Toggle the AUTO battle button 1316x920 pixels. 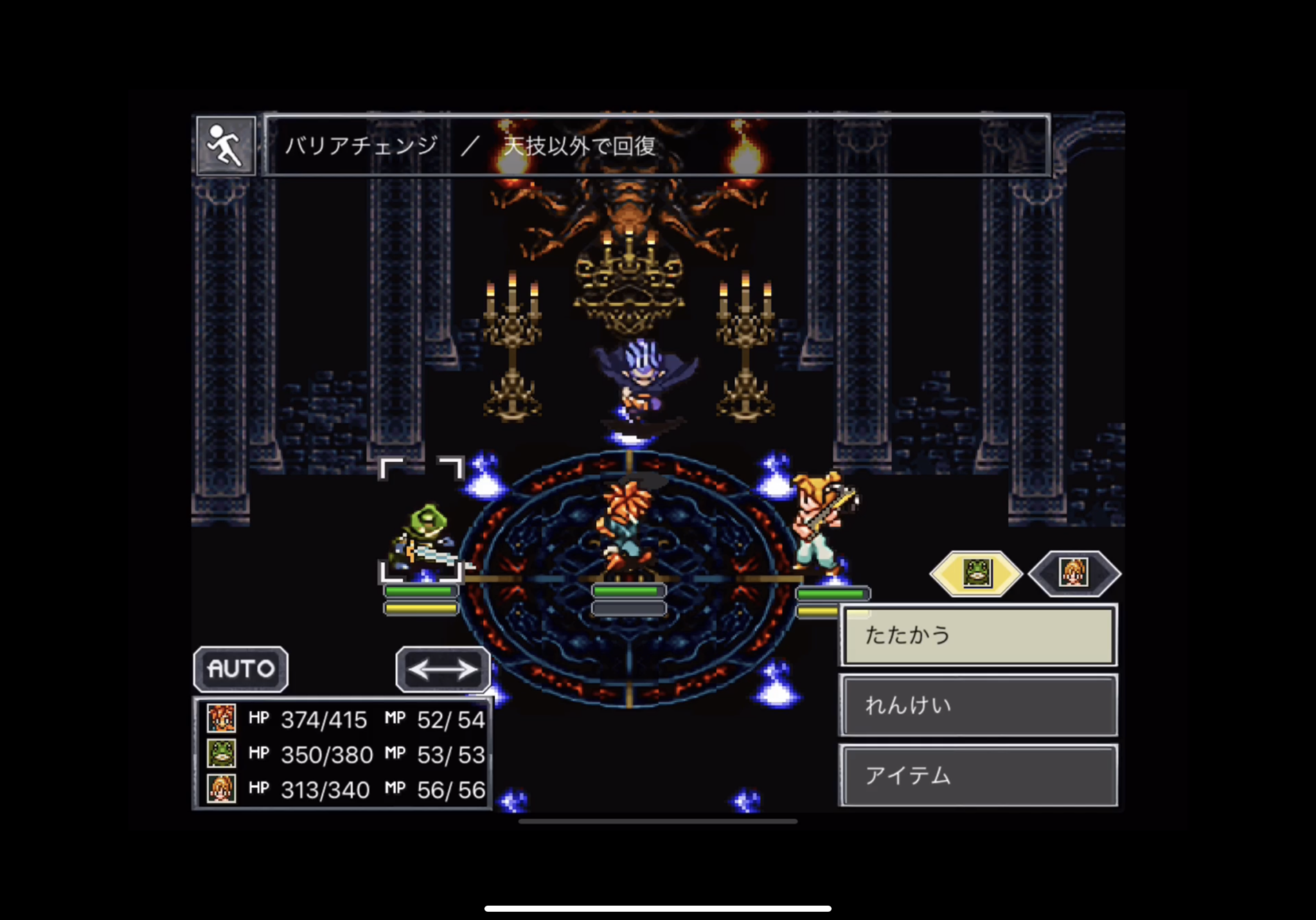click(241, 669)
